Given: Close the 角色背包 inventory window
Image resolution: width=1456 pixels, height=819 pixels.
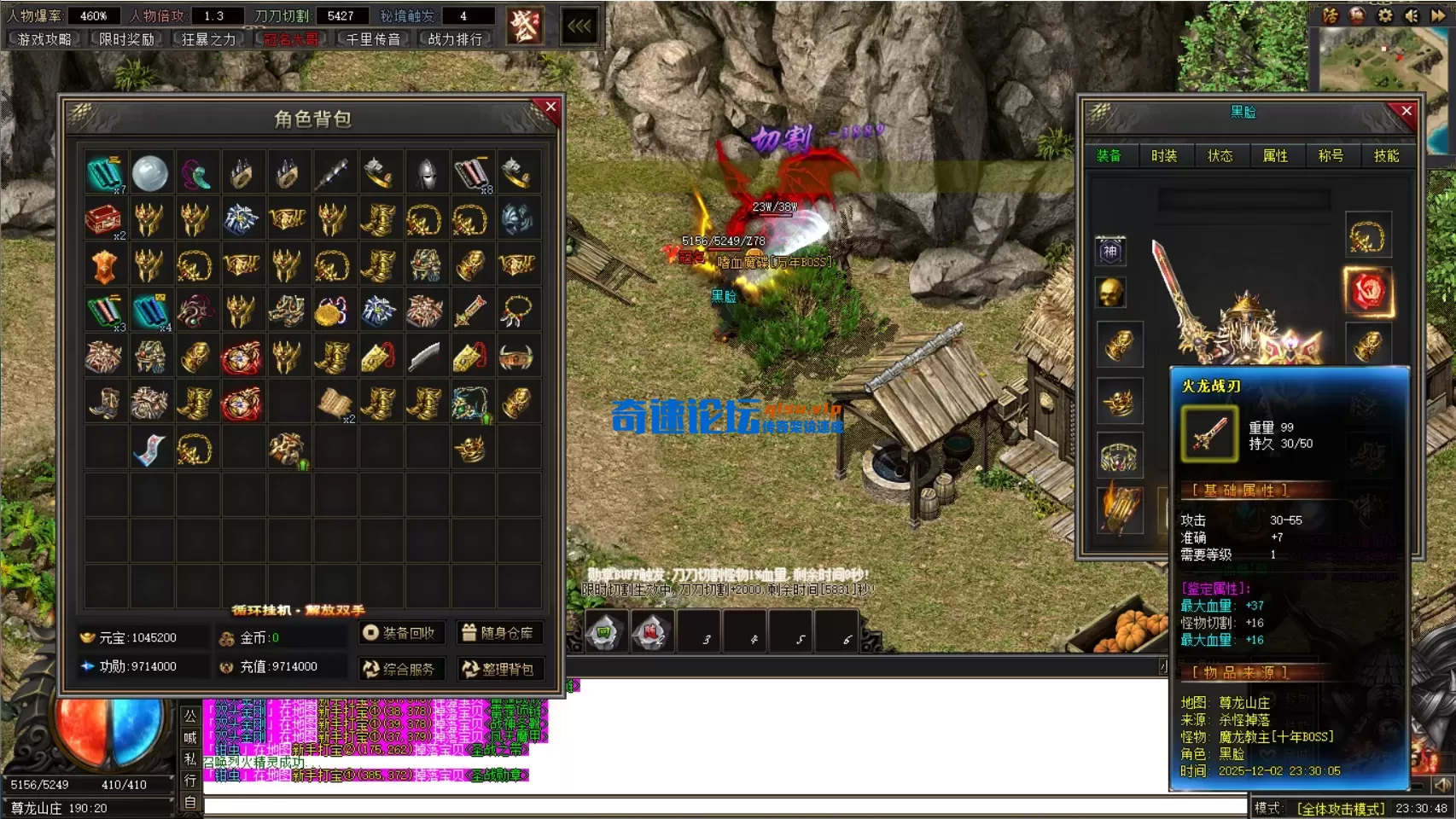Looking at the screenshot, I should click(550, 107).
